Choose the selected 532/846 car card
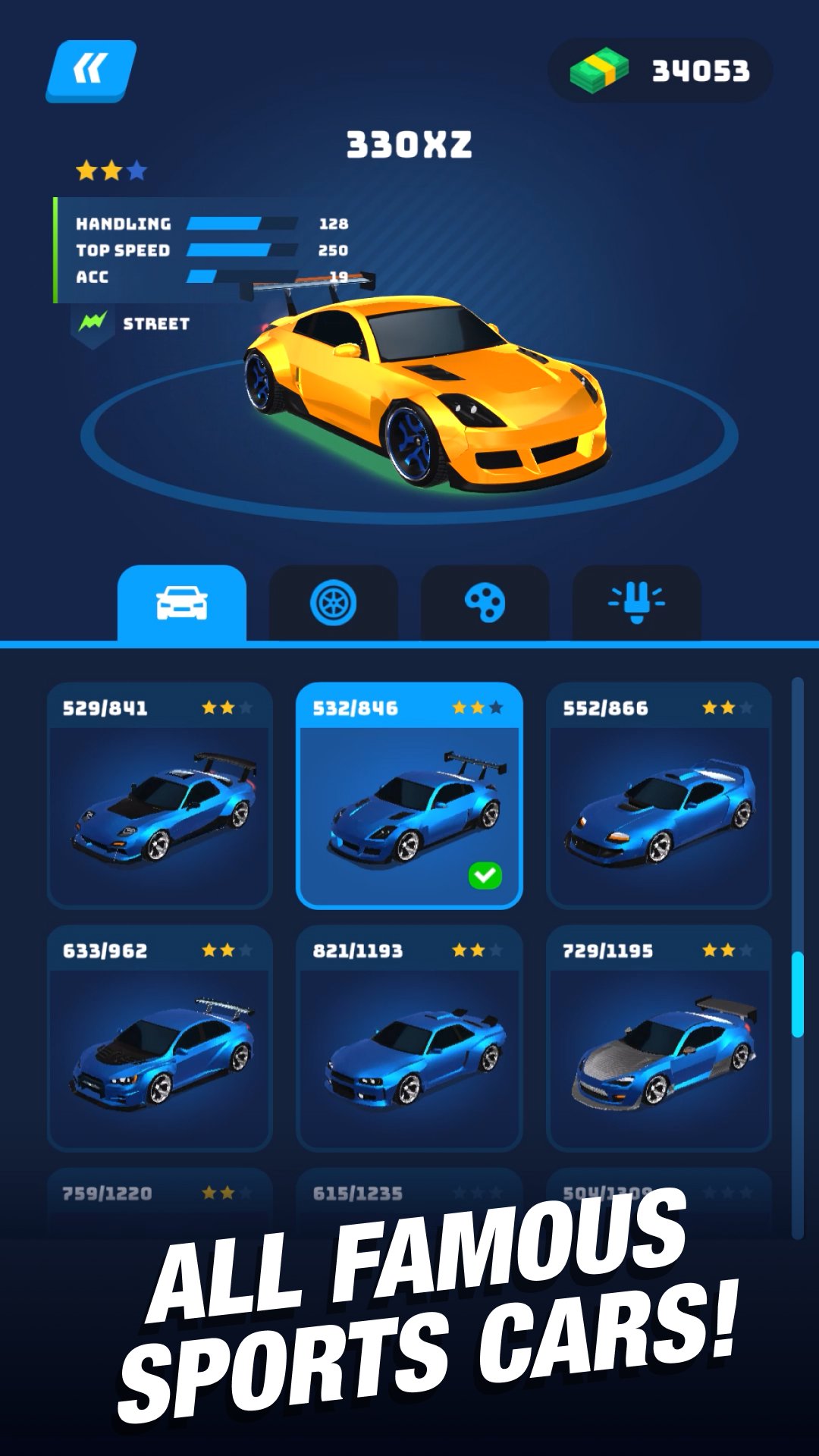The height and width of the screenshot is (1456, 819). [x=409, y=796]
